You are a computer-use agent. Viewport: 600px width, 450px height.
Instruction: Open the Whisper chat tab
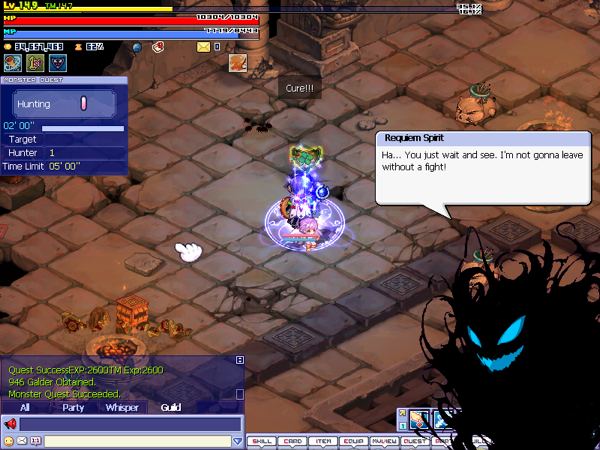(x=122, y=407)
